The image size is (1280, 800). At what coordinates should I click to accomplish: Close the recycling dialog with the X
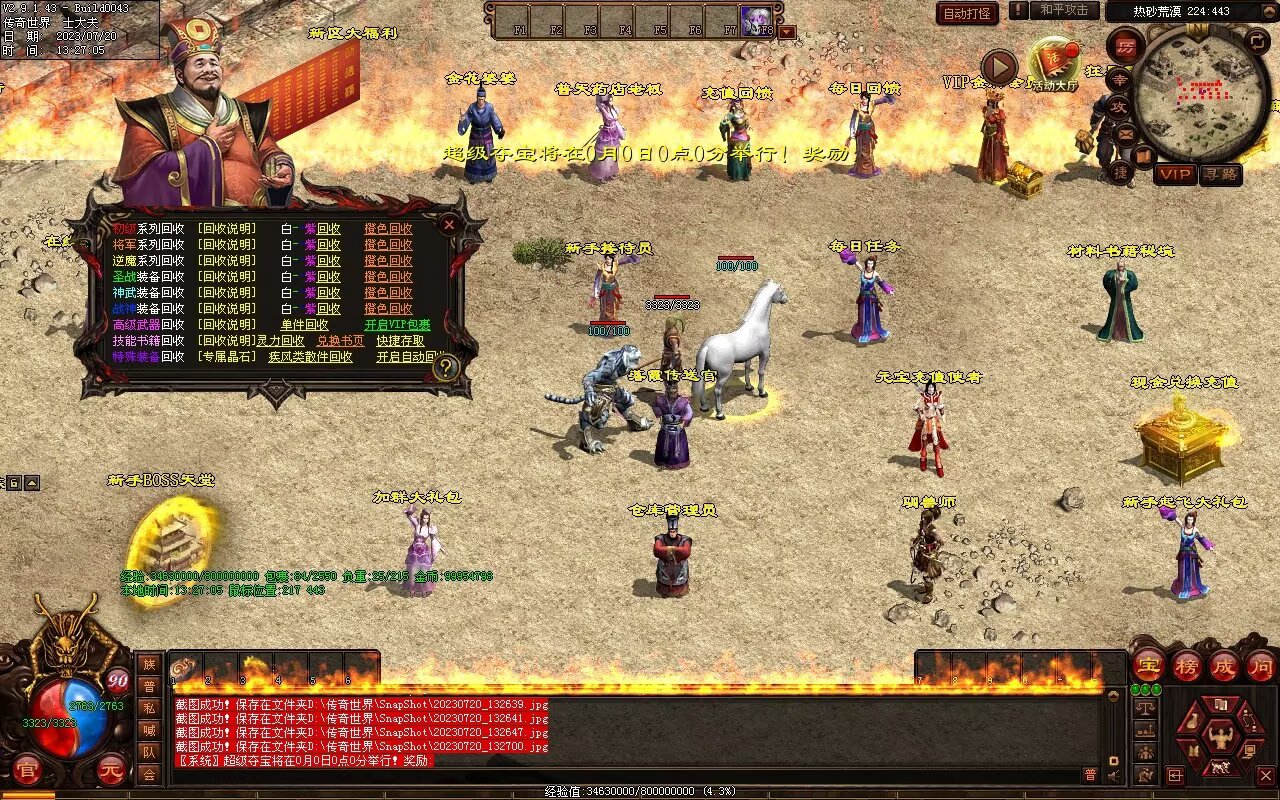[x=449, y=225]
